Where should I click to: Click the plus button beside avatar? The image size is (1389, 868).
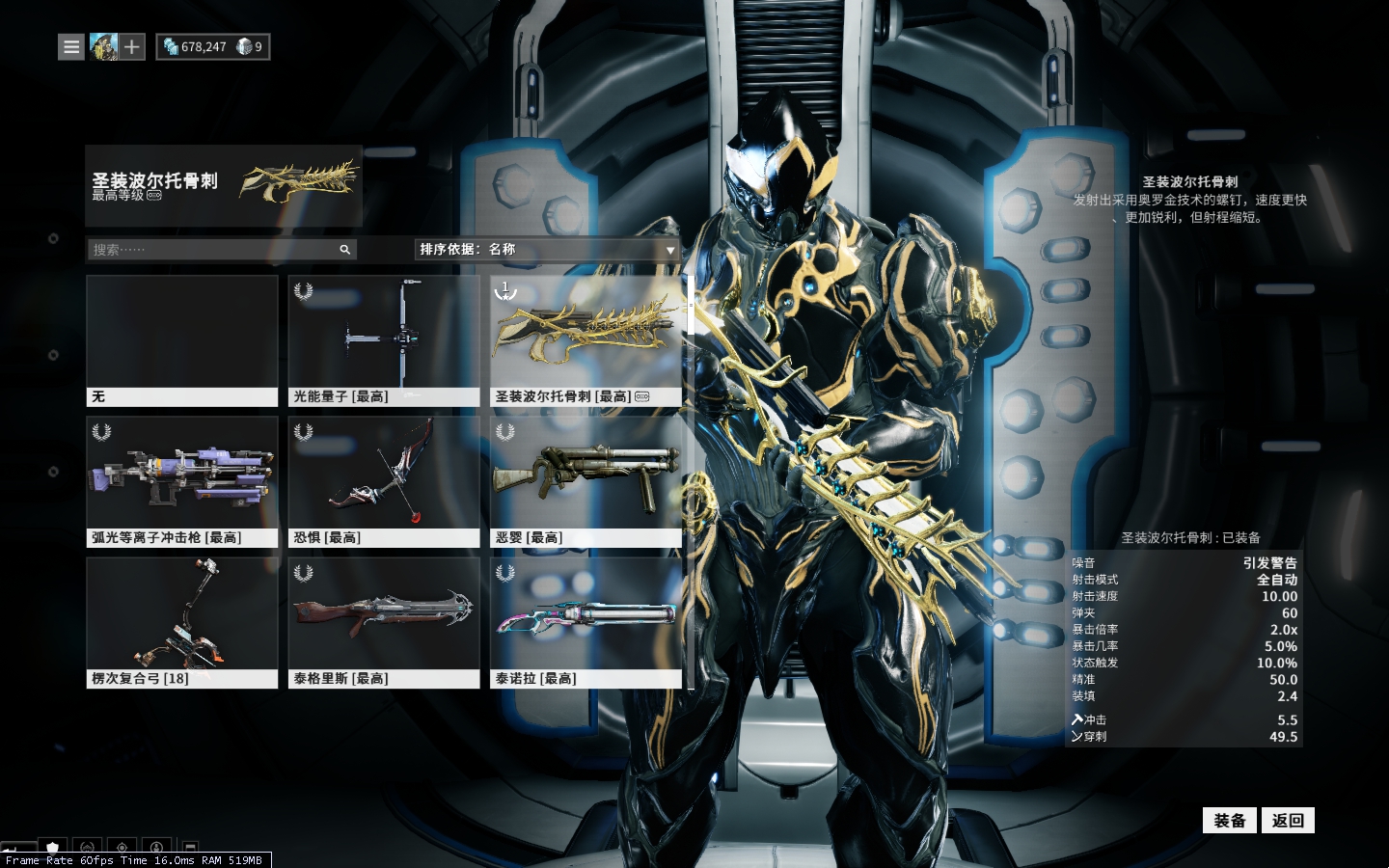pyautogui.click(x=132, y=46)
